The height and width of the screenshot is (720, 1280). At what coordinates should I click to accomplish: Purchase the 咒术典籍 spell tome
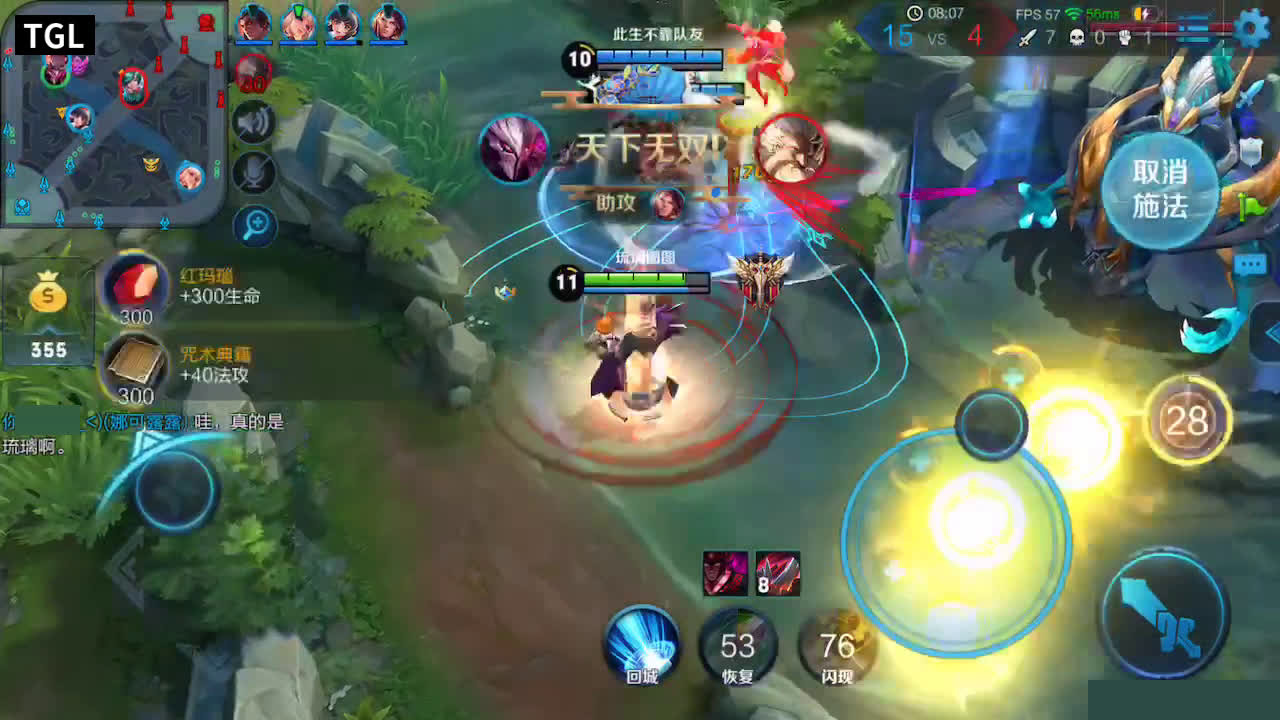pos(136,365)
